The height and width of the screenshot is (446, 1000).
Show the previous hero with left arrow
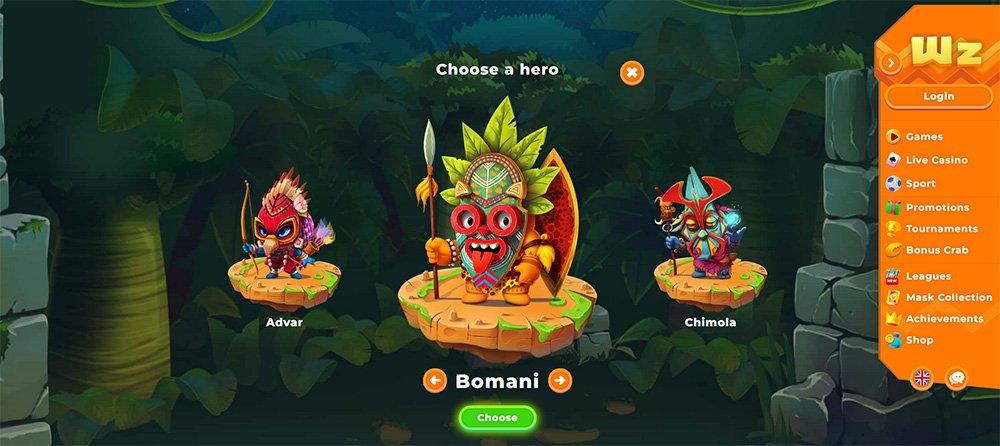point(434,381)
